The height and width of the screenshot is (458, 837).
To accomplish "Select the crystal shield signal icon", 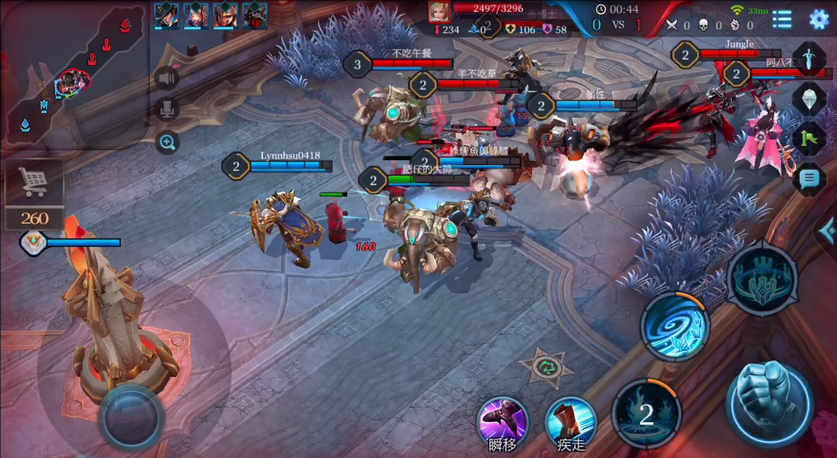I will click(x=808, y=98).
